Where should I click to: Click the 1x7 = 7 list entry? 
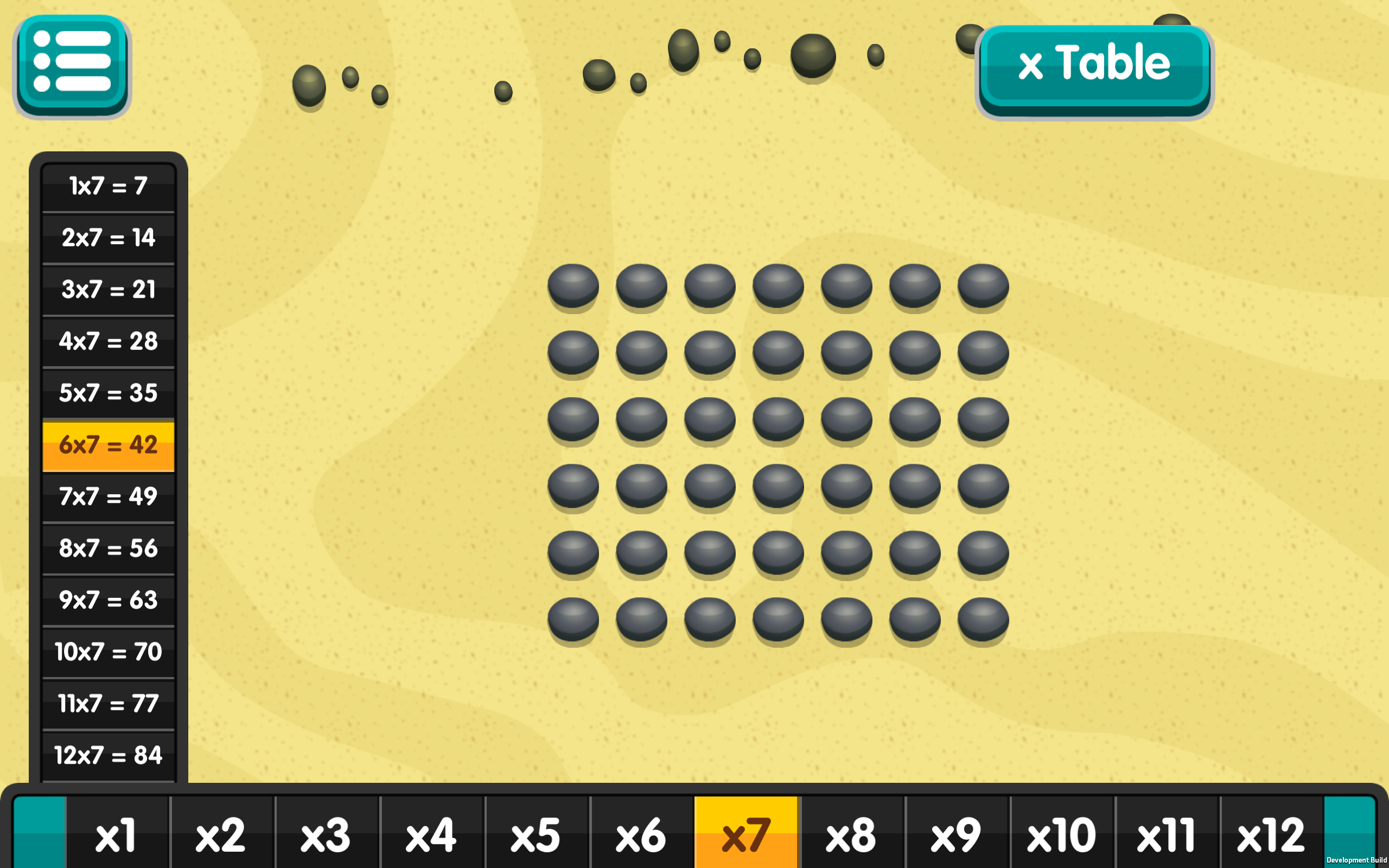click(108, 187)
